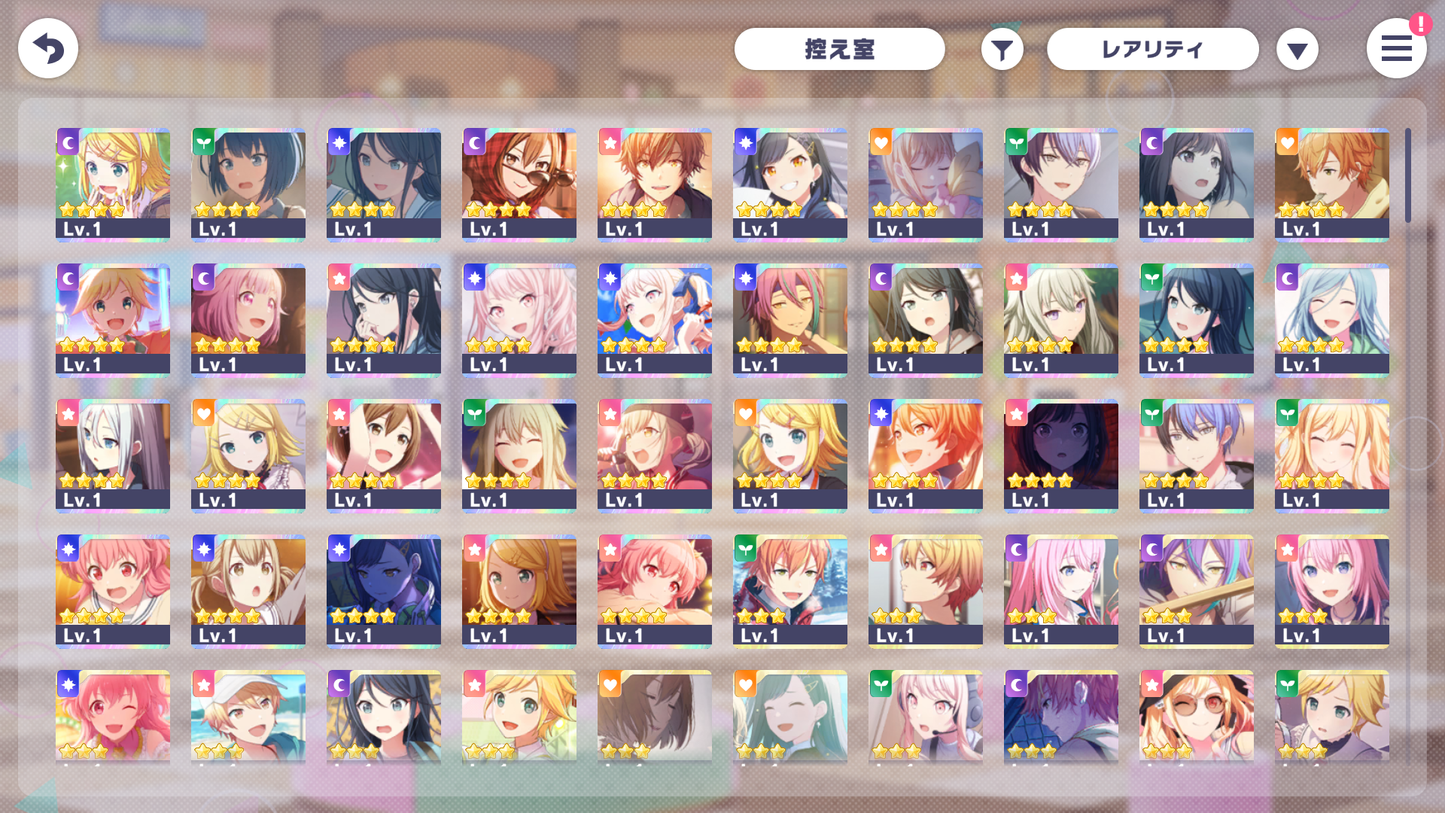Screen dimensions: 1445x813
Task: Select the four-star blonde Rin card top-left
Action: 113,185
